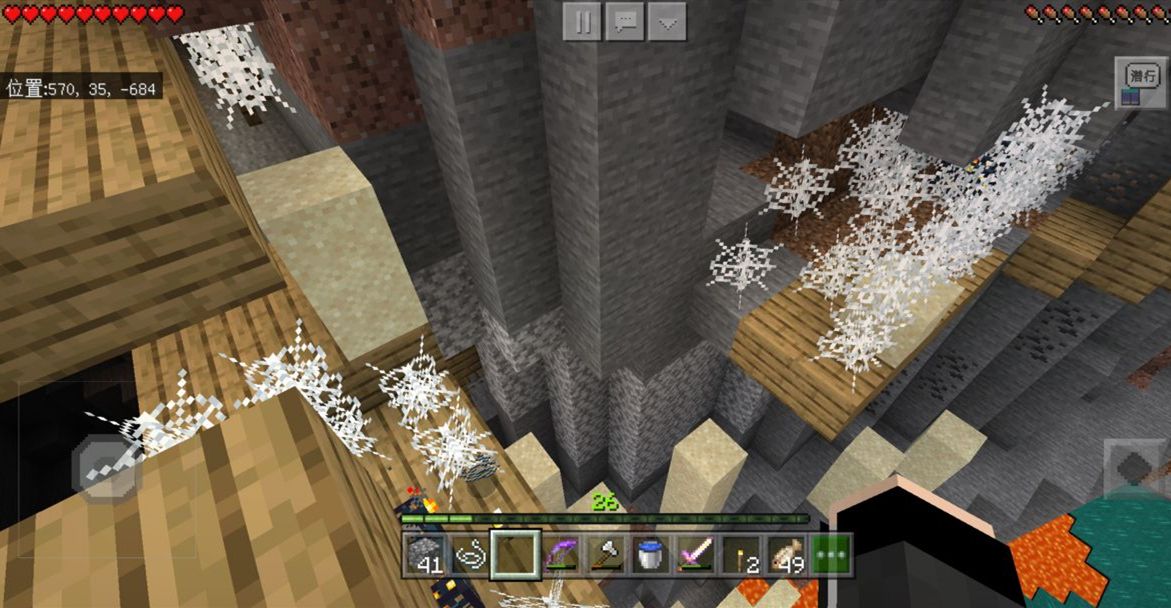
Task: Choose the food stack of 49
Action: tap(788, 554)
